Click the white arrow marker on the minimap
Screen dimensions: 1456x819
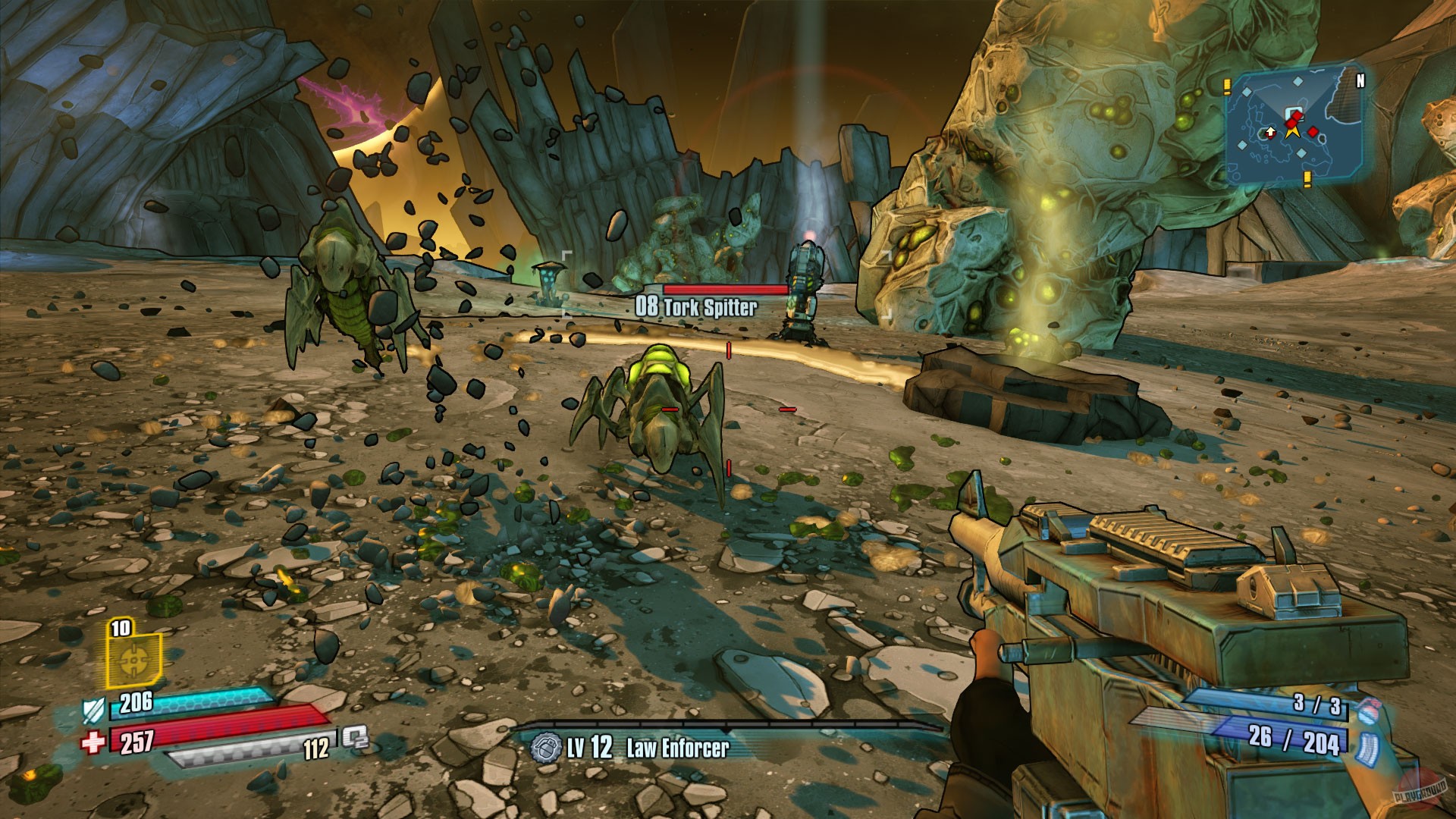[x=1270, y=131]
